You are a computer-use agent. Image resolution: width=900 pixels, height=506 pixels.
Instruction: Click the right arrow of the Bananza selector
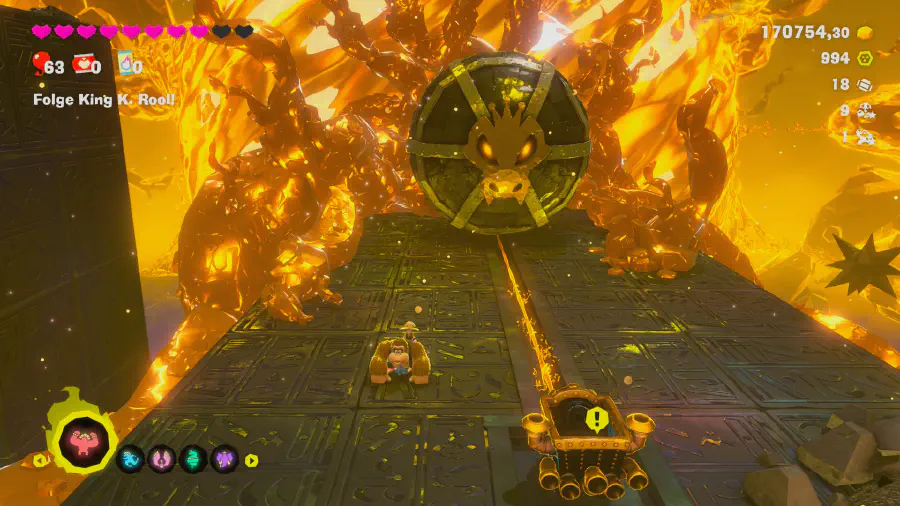pos(251,461)
